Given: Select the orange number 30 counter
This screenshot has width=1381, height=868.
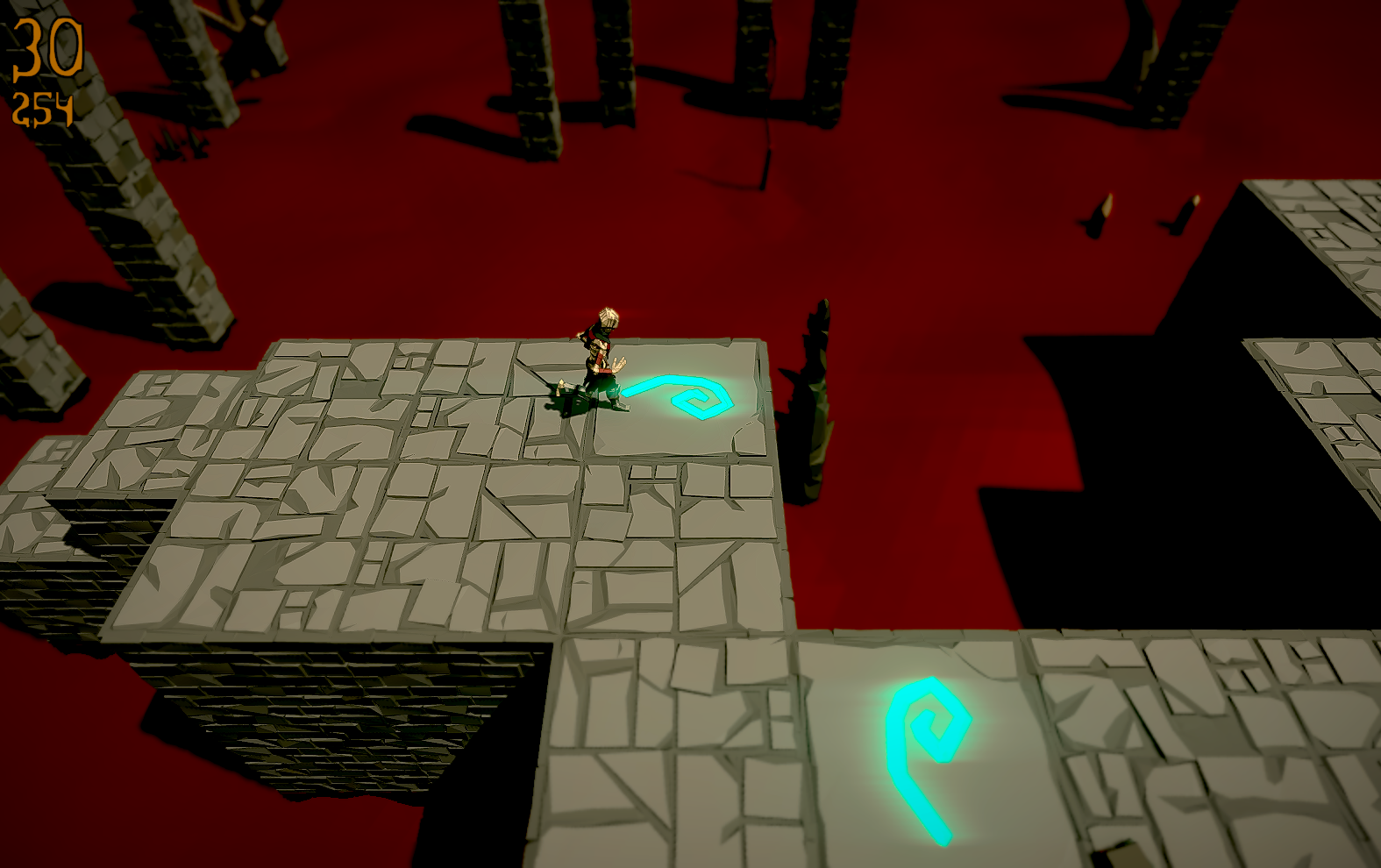Looking at the screenshot, I should (48, 48).
